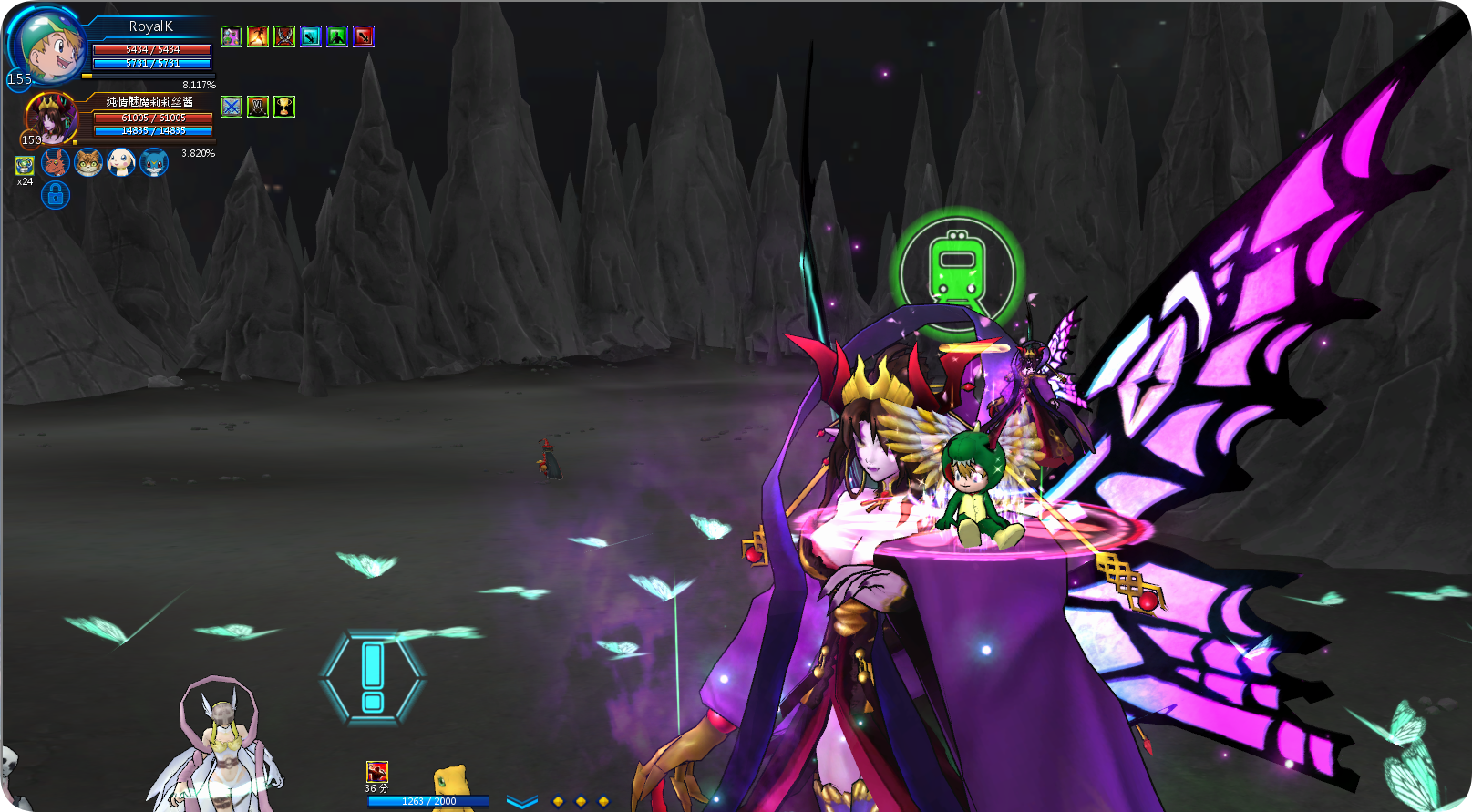
Task: Inspect the crossed blue swords buff
Action: (x=232, y=107)
